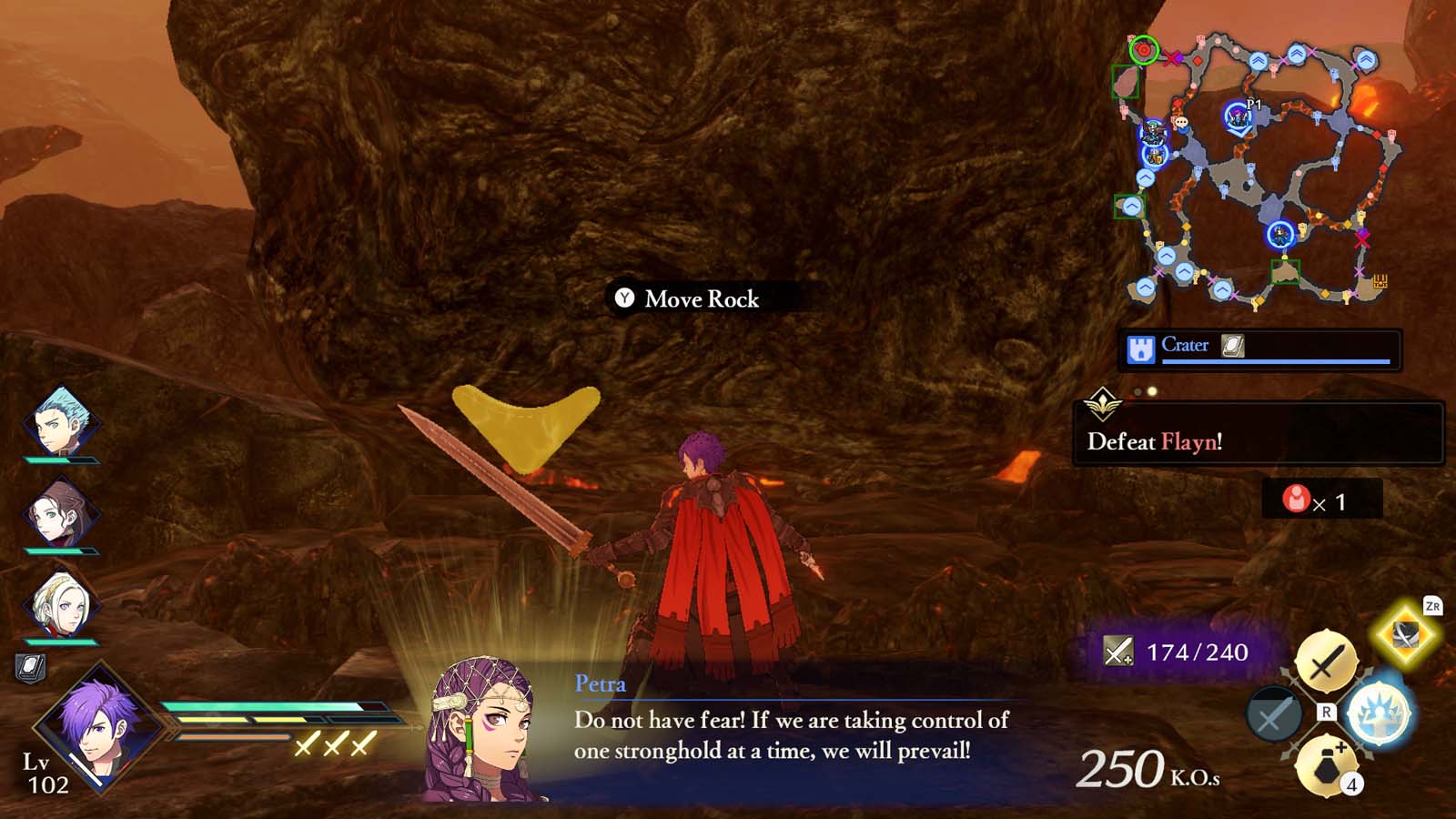
Task: Click the red enemy commander icon beside x1
Action: tap(1296, 498)
